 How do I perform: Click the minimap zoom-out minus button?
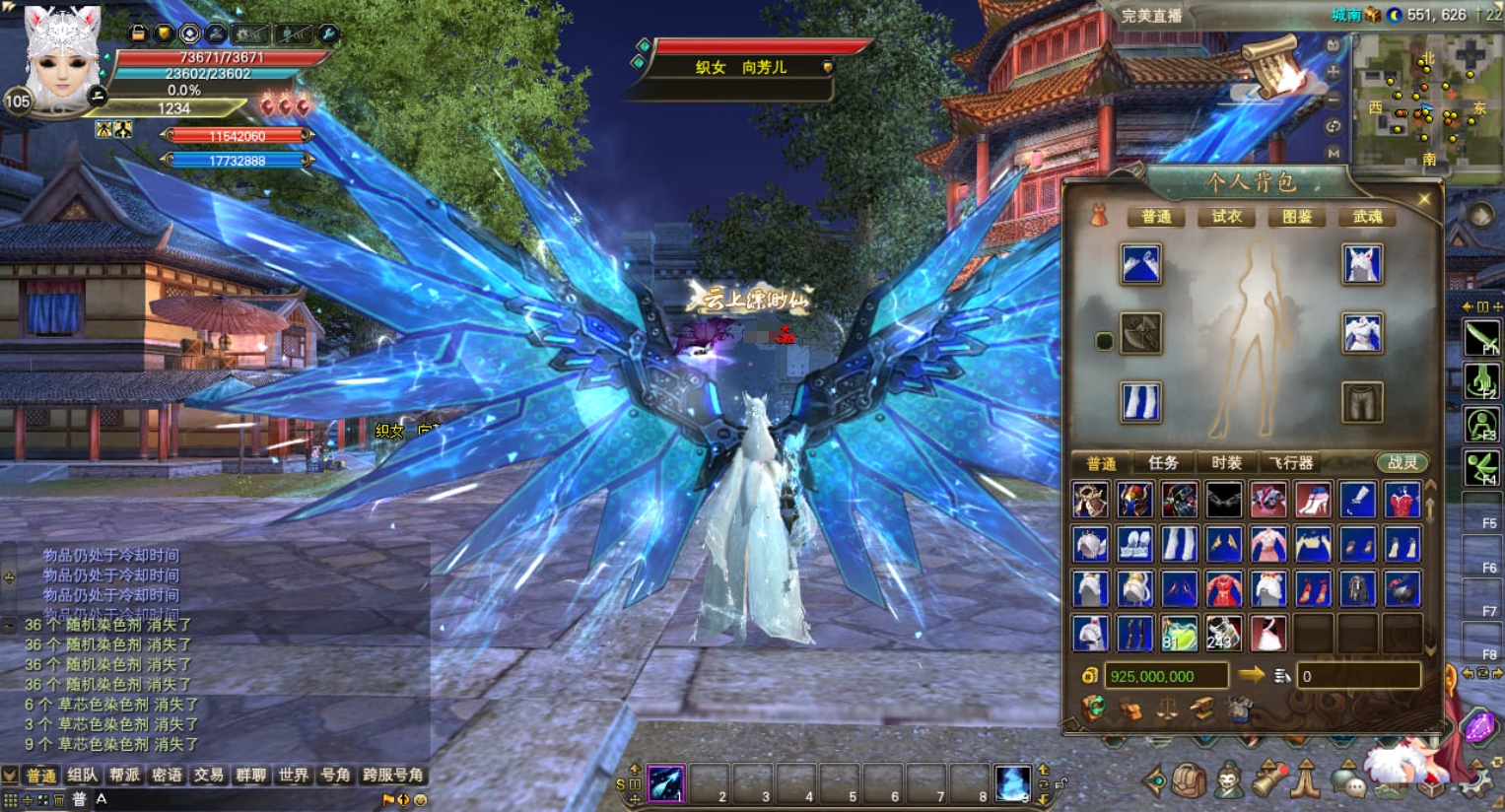(1334, 100)
